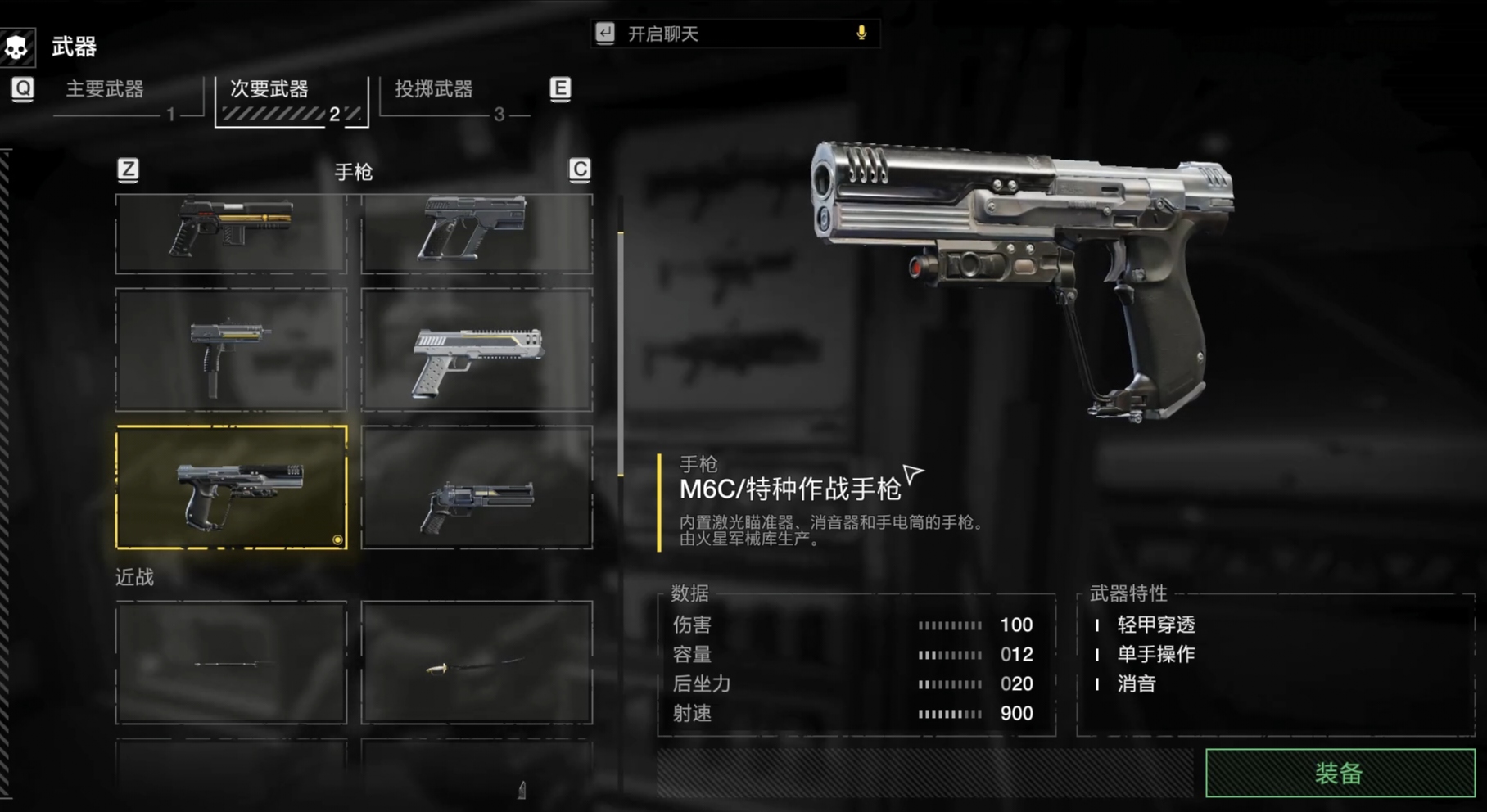Equip the weapon with the green 装备 button
The height and width of the screenshot is (812, 1487).
[1340, 772]
